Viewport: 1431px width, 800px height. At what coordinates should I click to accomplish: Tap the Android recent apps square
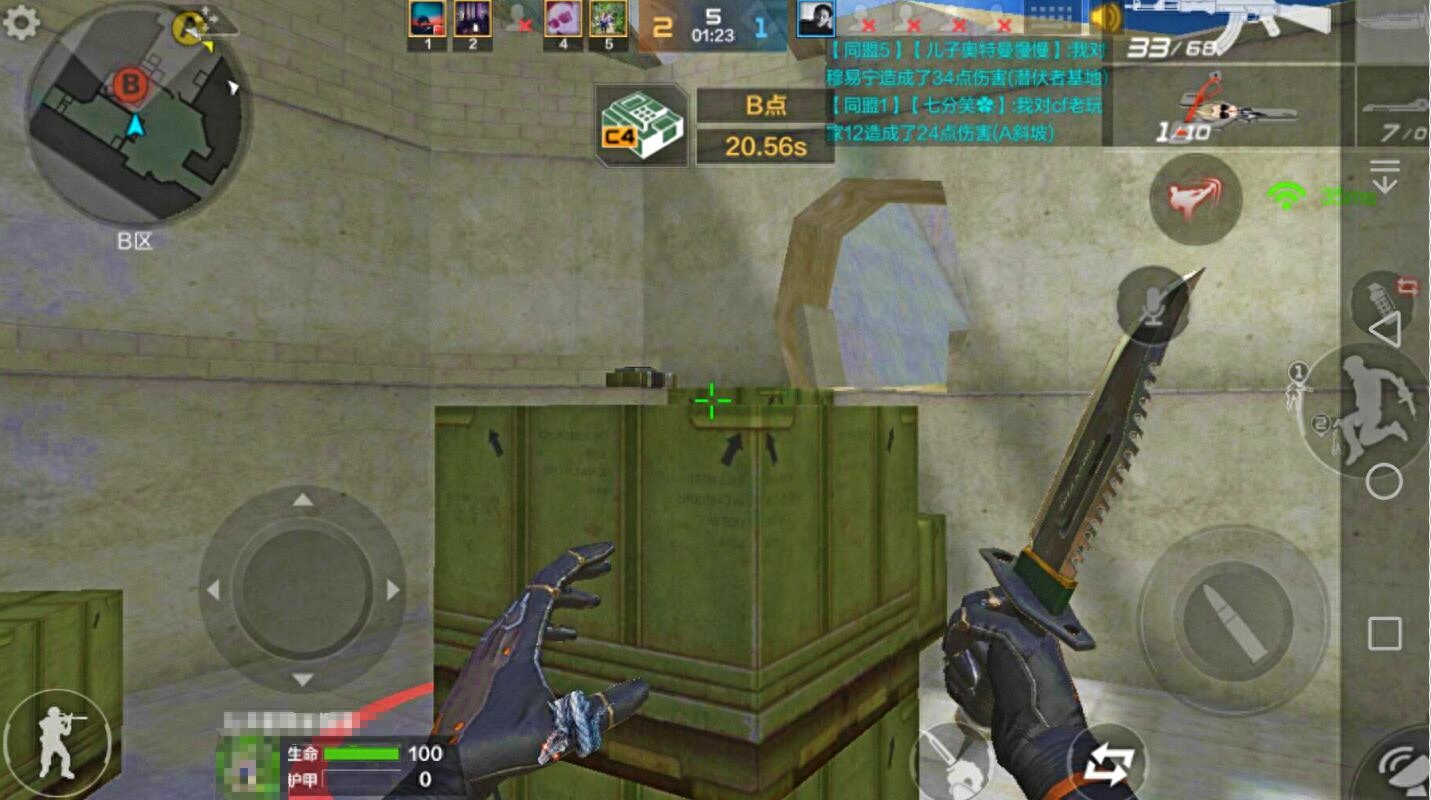tap(1384, 633)
